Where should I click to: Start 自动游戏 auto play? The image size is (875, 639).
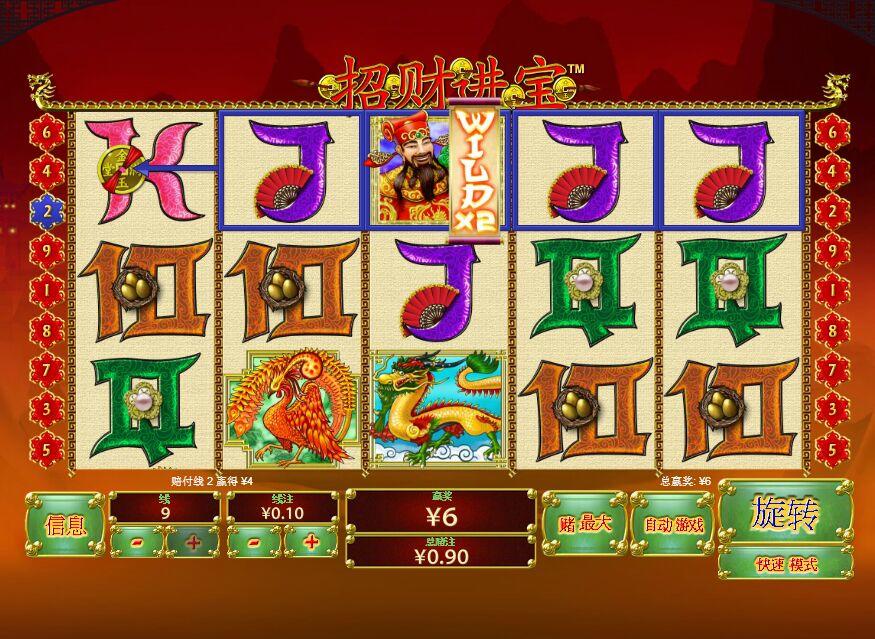672,524
